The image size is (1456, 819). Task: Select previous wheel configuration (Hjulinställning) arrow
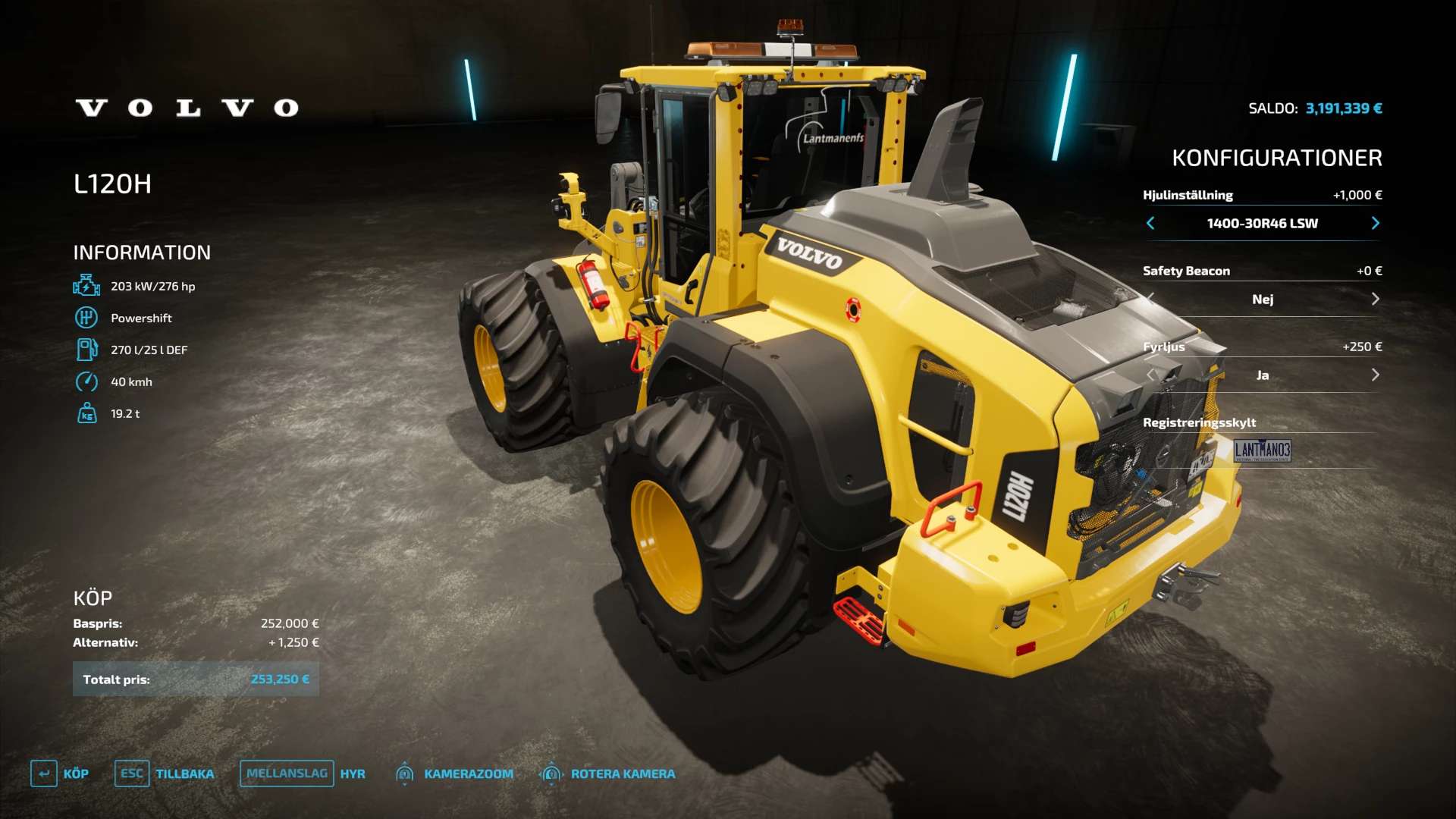click(1150, 223)
